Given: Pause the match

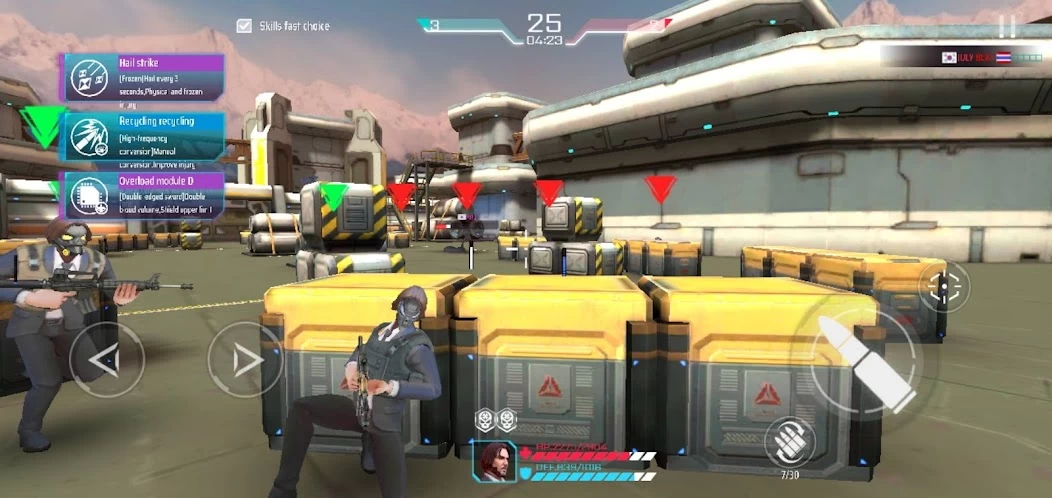Looking at the screenshot, I should [x=1007, y=28].
